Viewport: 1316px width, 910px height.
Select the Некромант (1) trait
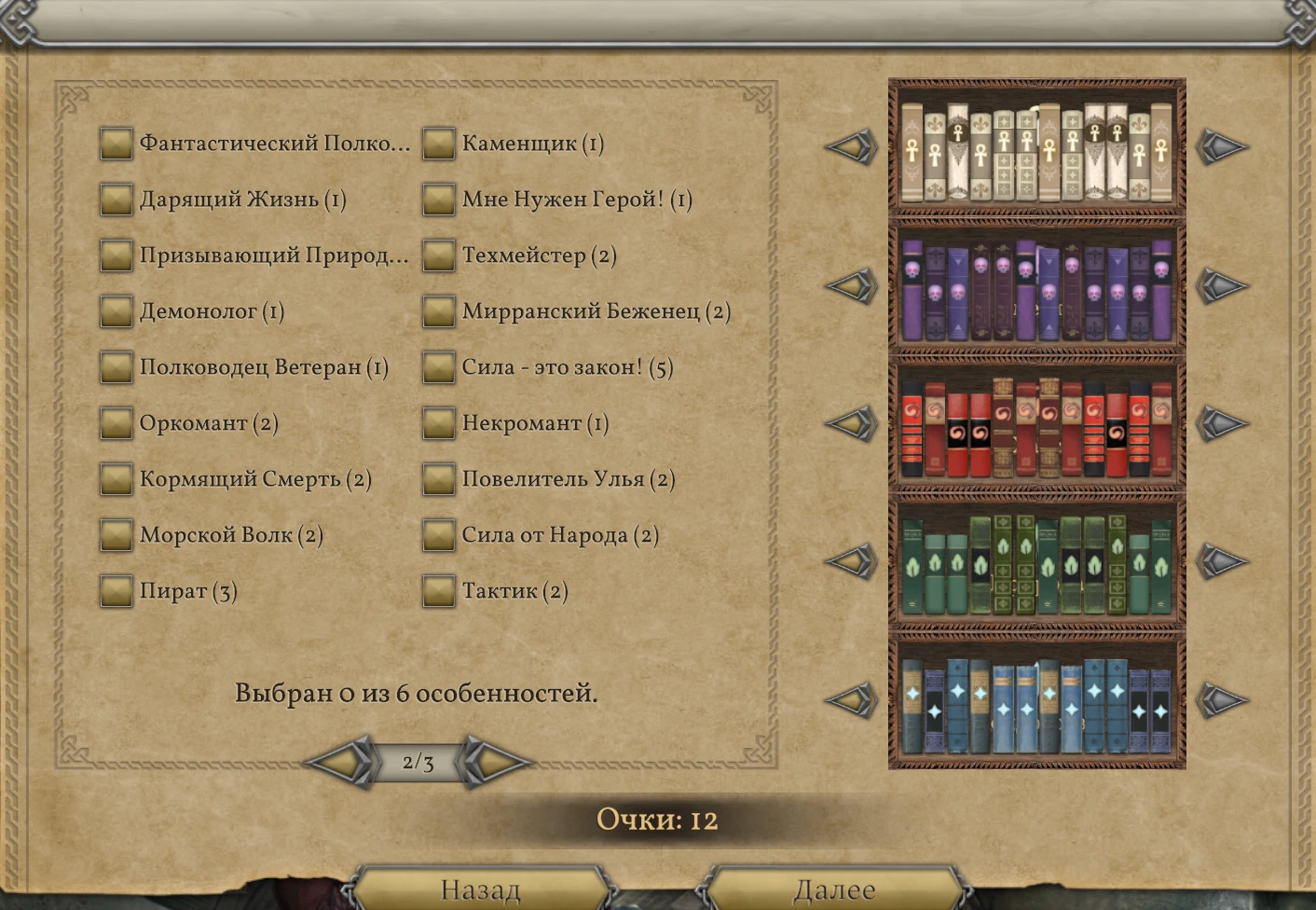(x=438, y=423)
